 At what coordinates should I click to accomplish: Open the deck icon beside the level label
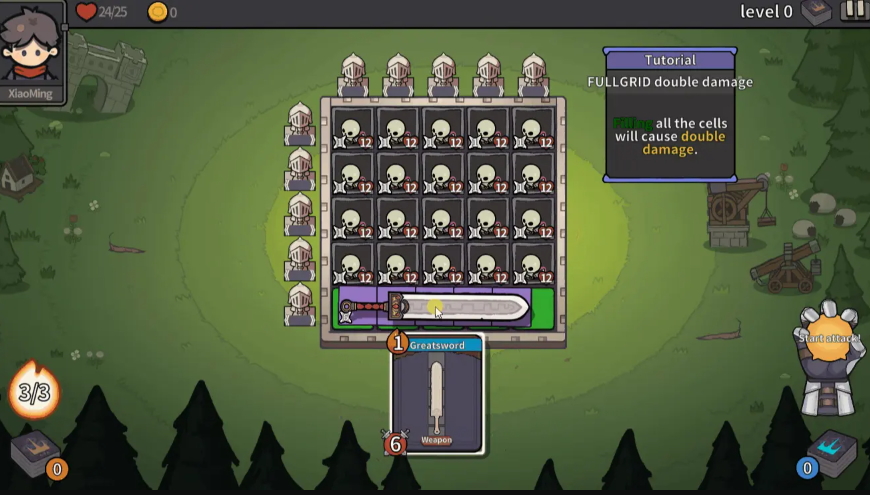[x=816, y=12]
